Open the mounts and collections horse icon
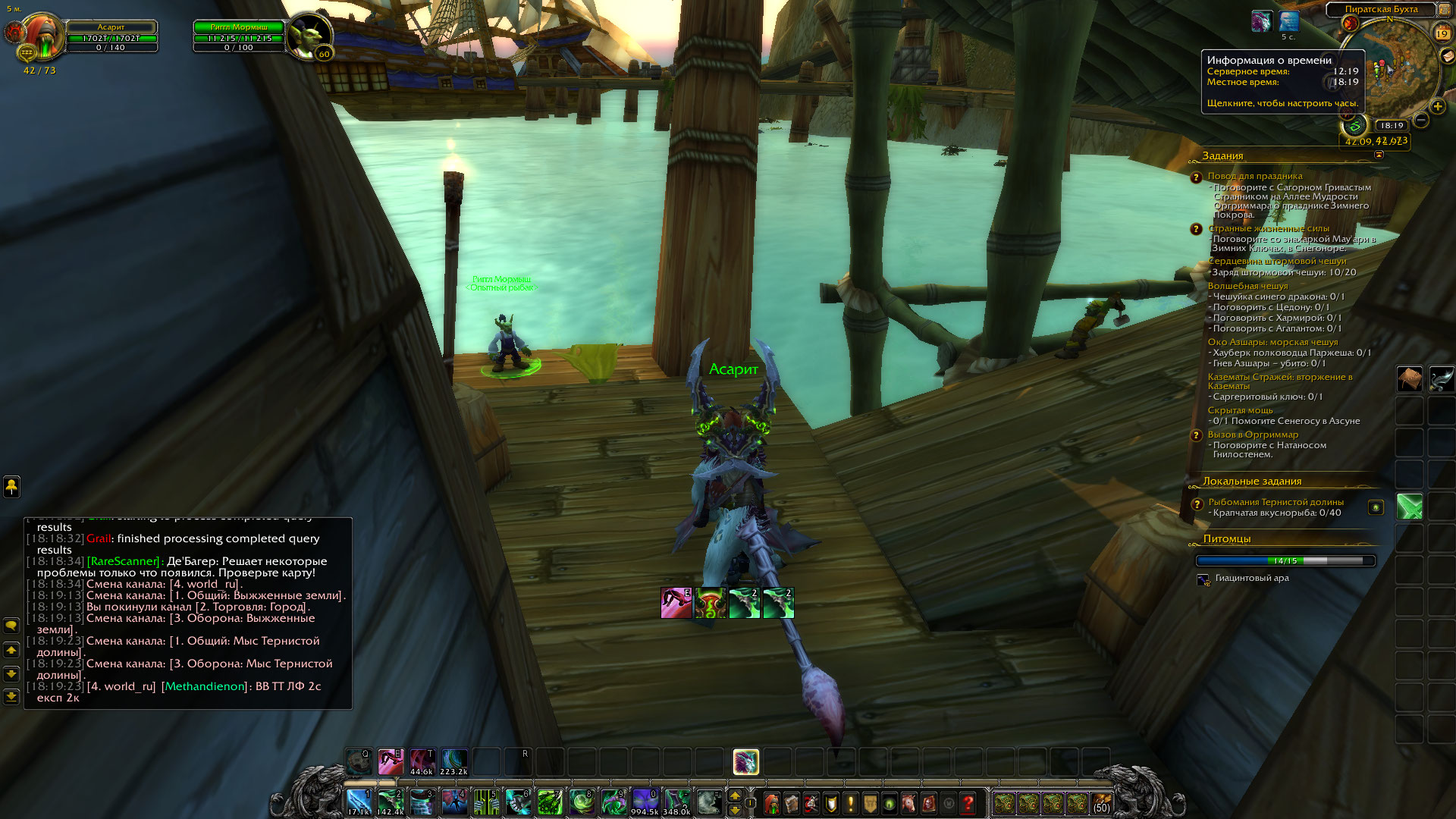Viewport: 1456px width, 819px height. point(909,803)
